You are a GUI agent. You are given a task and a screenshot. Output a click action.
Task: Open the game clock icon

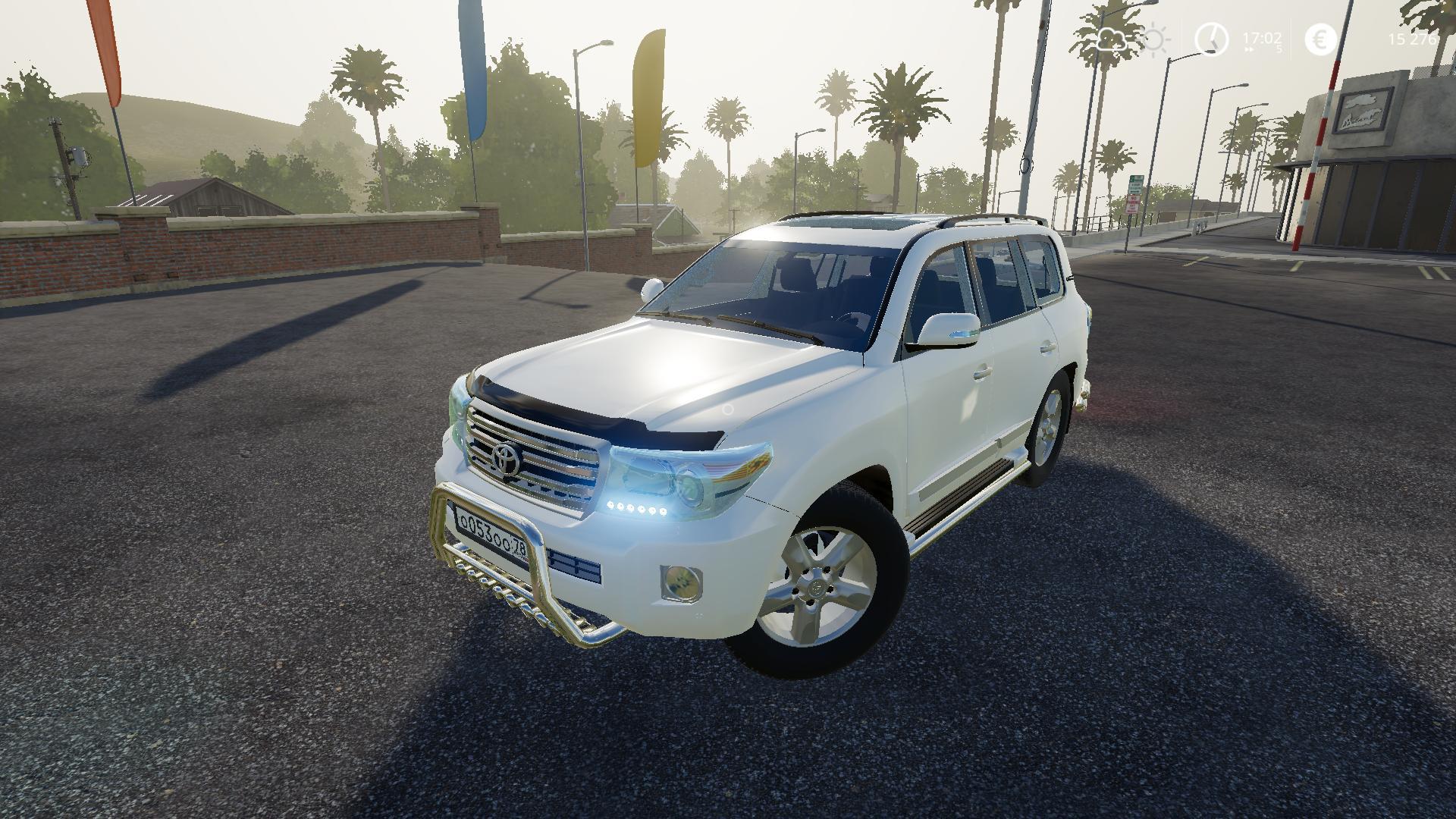(1211, 39)
